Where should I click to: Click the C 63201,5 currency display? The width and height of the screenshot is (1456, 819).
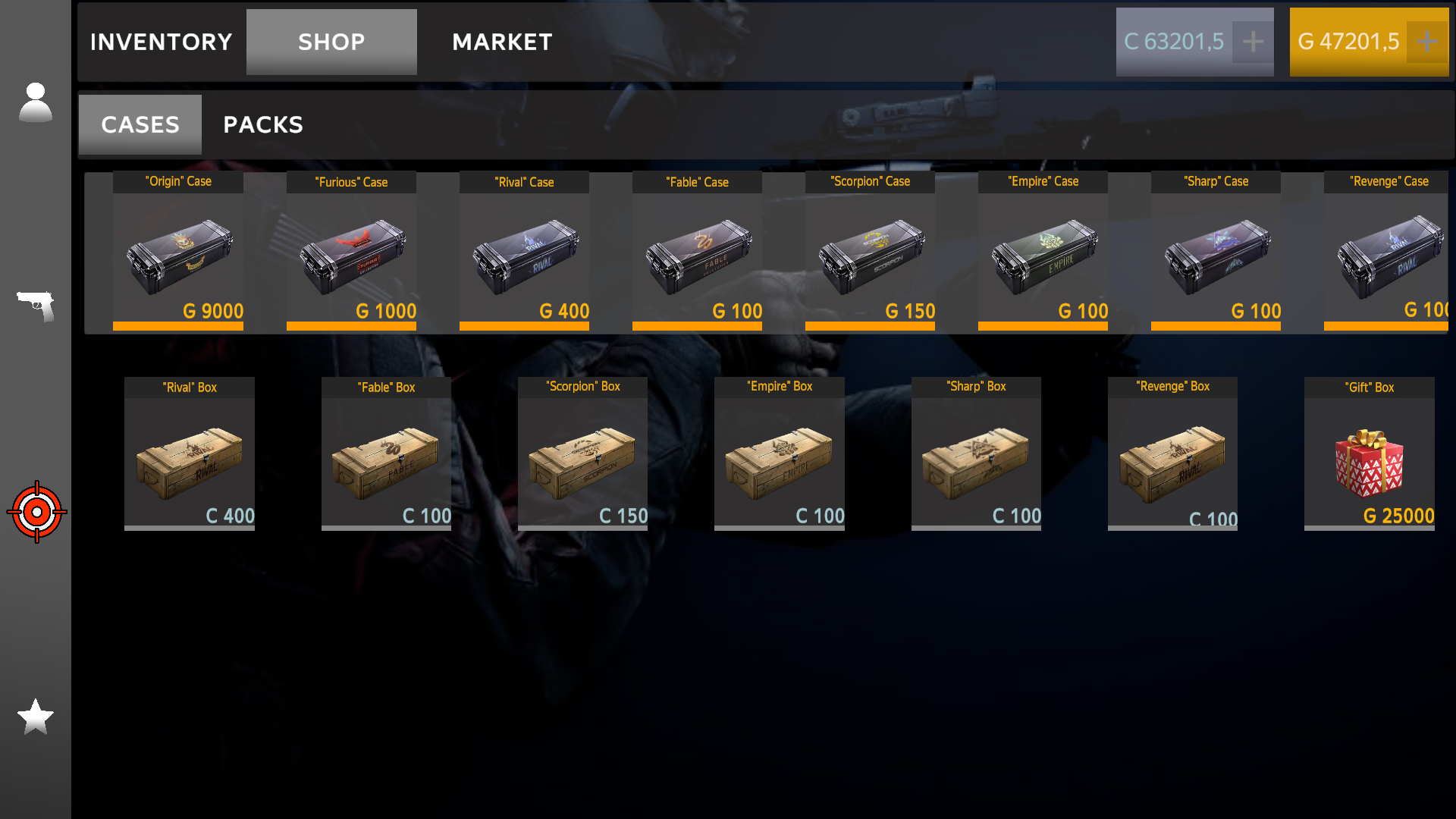1183,42
